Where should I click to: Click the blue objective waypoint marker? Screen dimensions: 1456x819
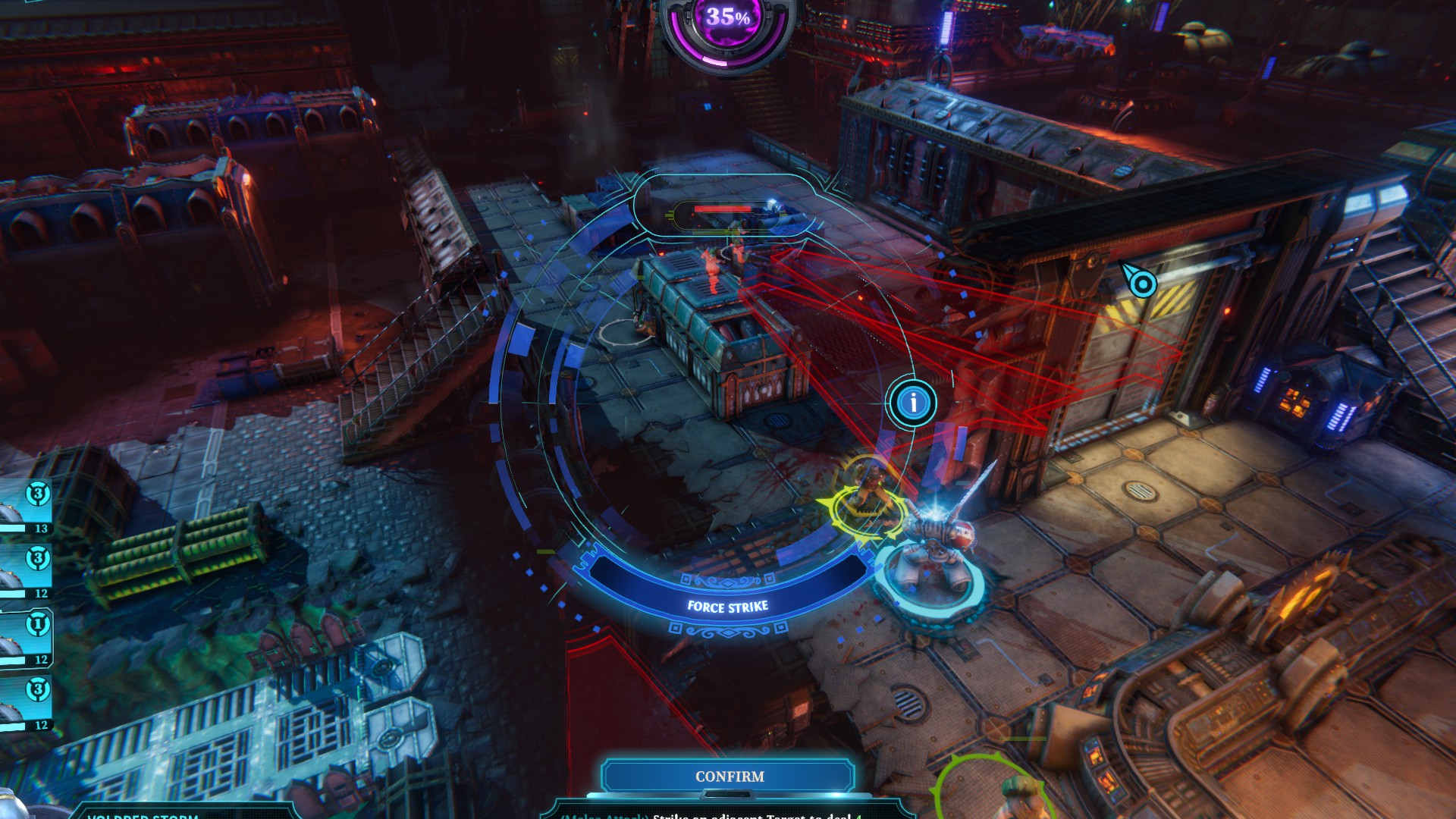point(1141,284)
